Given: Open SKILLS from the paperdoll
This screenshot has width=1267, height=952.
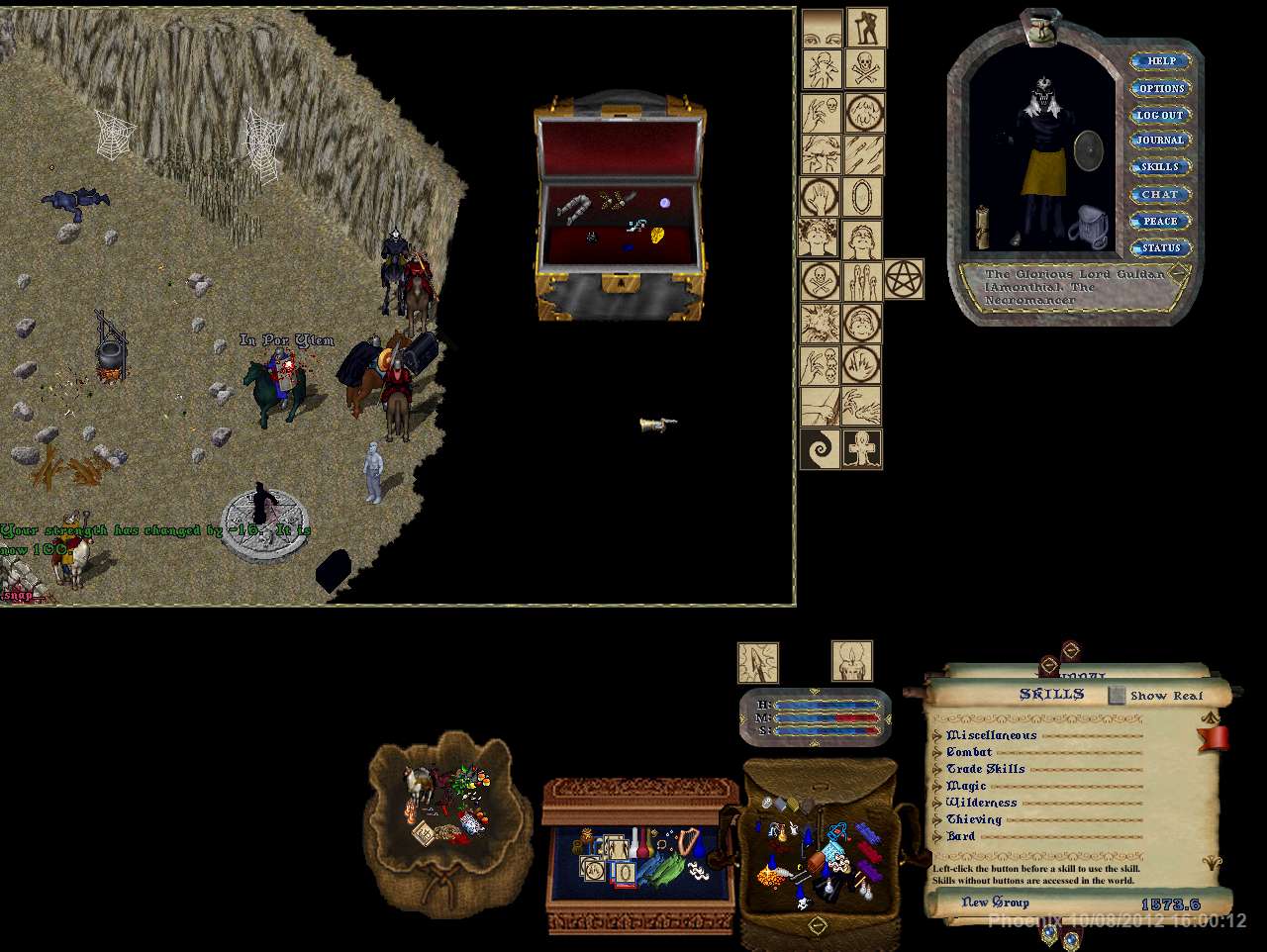Looking at the screenshot, I should pos(1160,167).
